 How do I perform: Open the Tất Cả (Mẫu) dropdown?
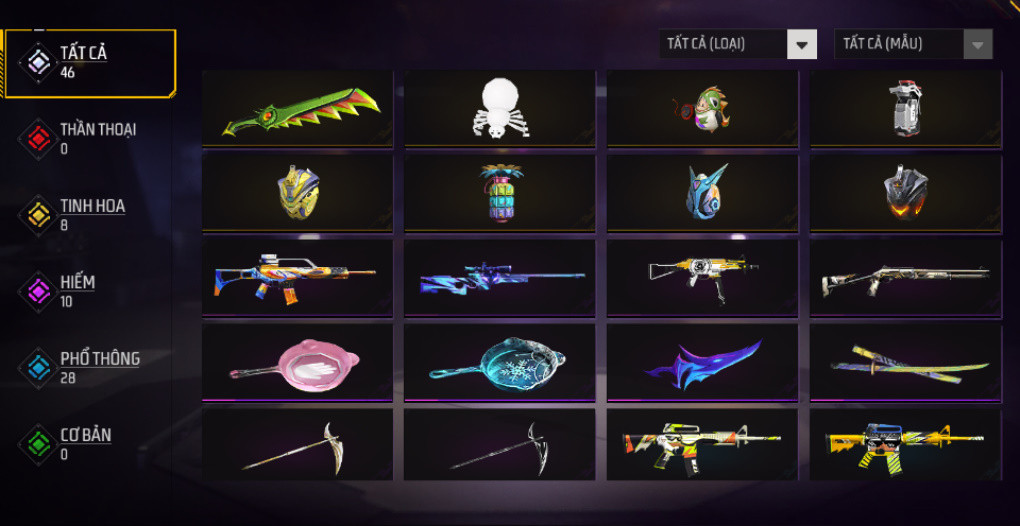point(913,44)
